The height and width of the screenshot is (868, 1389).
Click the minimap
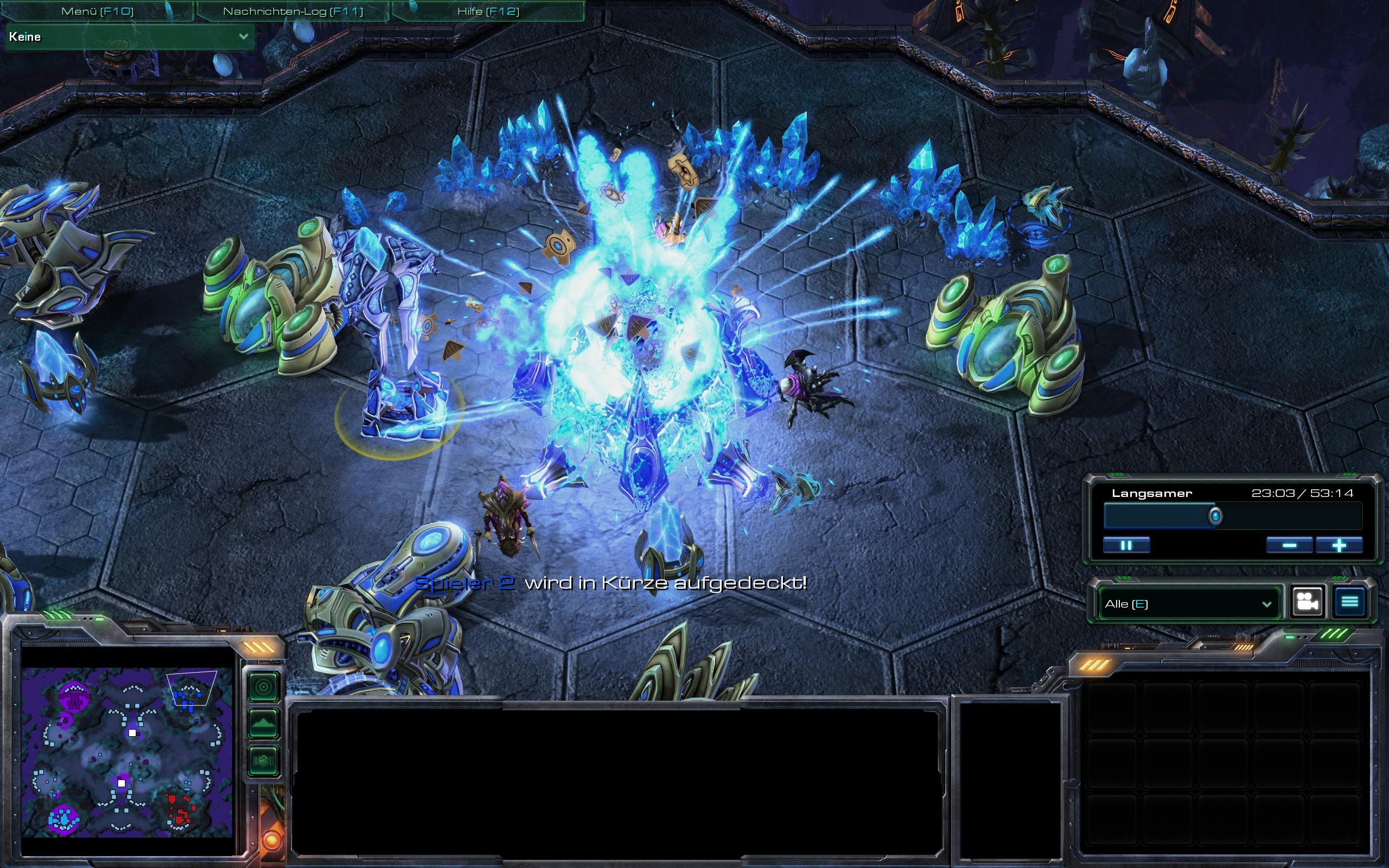click(127, 751)
